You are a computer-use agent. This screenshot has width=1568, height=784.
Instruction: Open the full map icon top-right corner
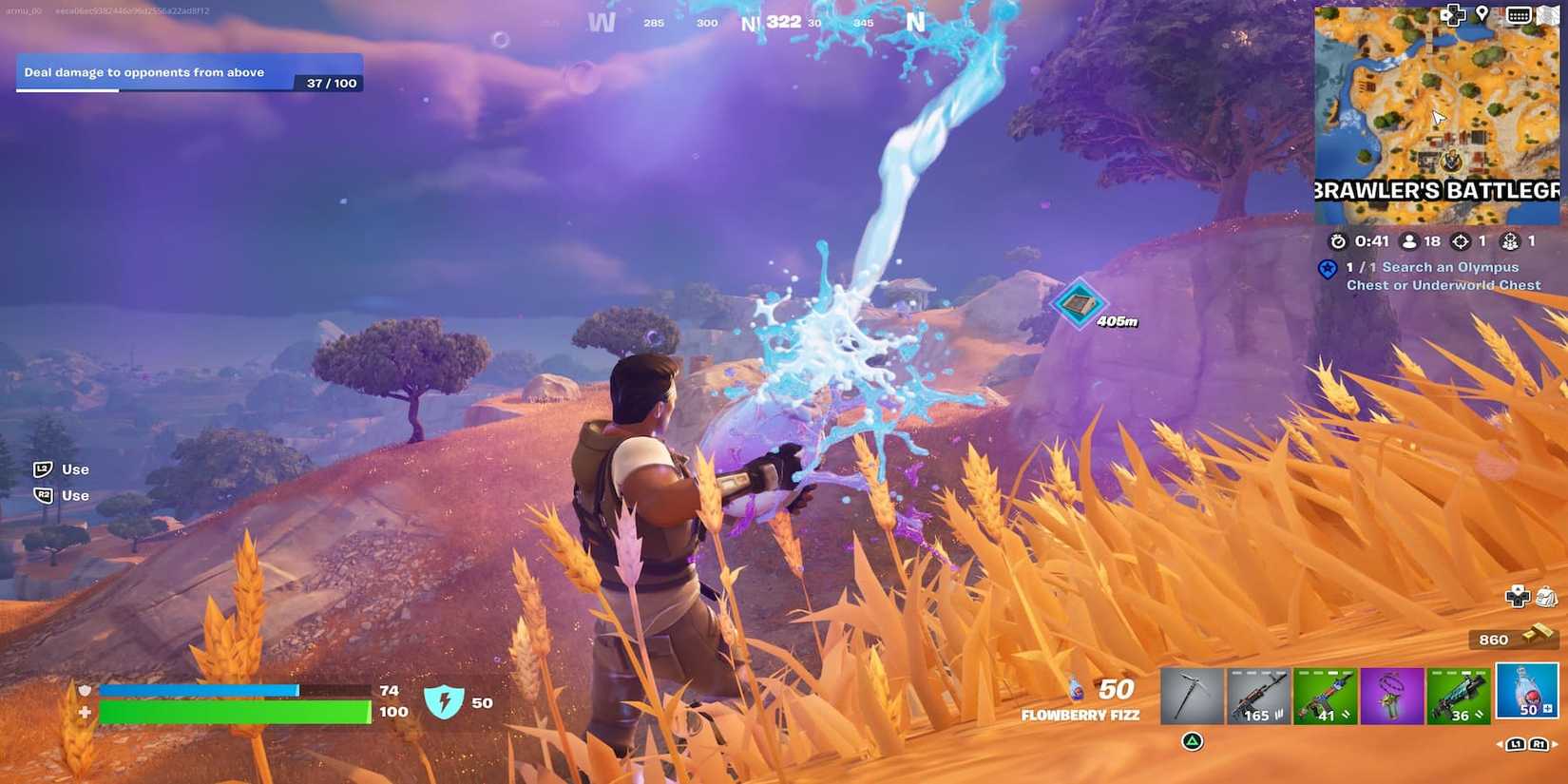click(x=1549, y=14)
